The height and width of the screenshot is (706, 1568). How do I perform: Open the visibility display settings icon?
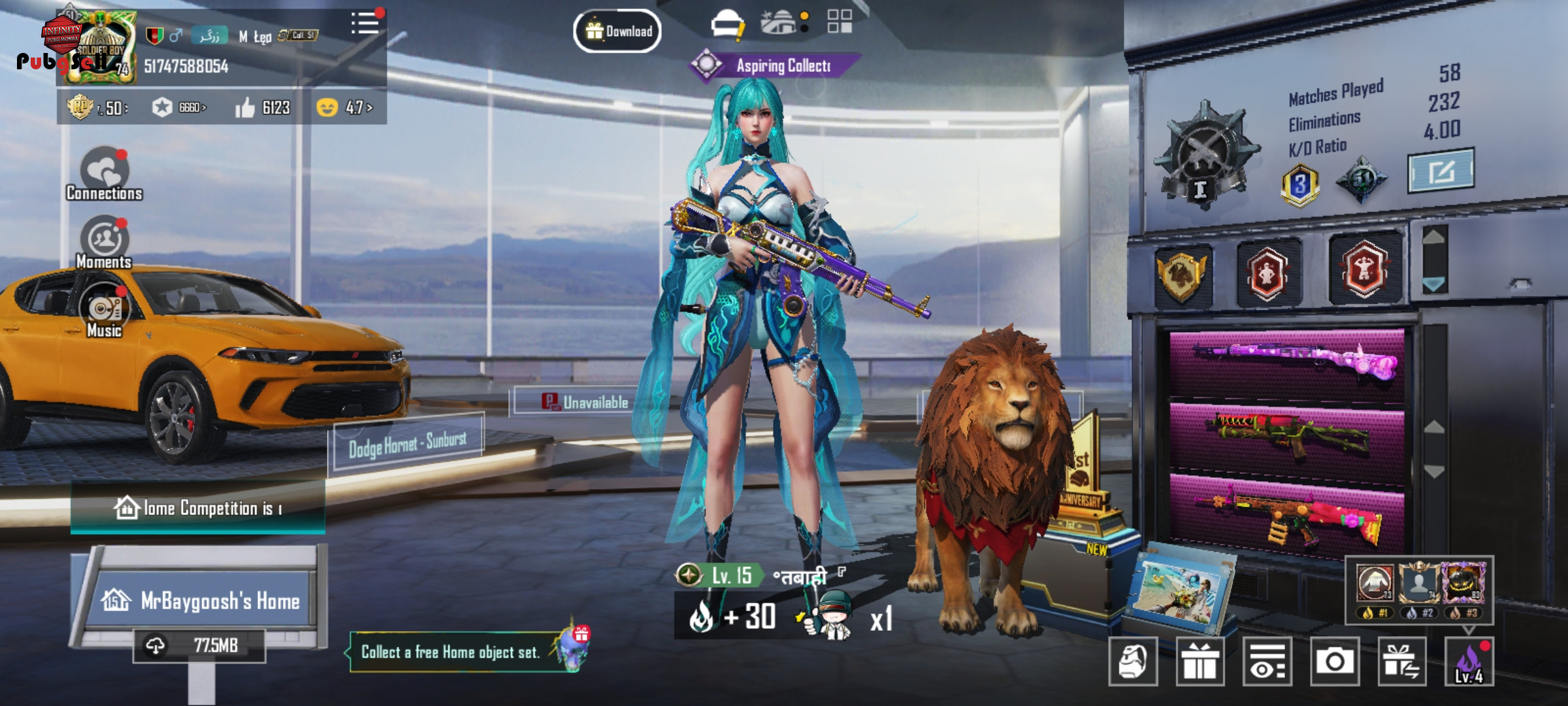coord(1267,662)
